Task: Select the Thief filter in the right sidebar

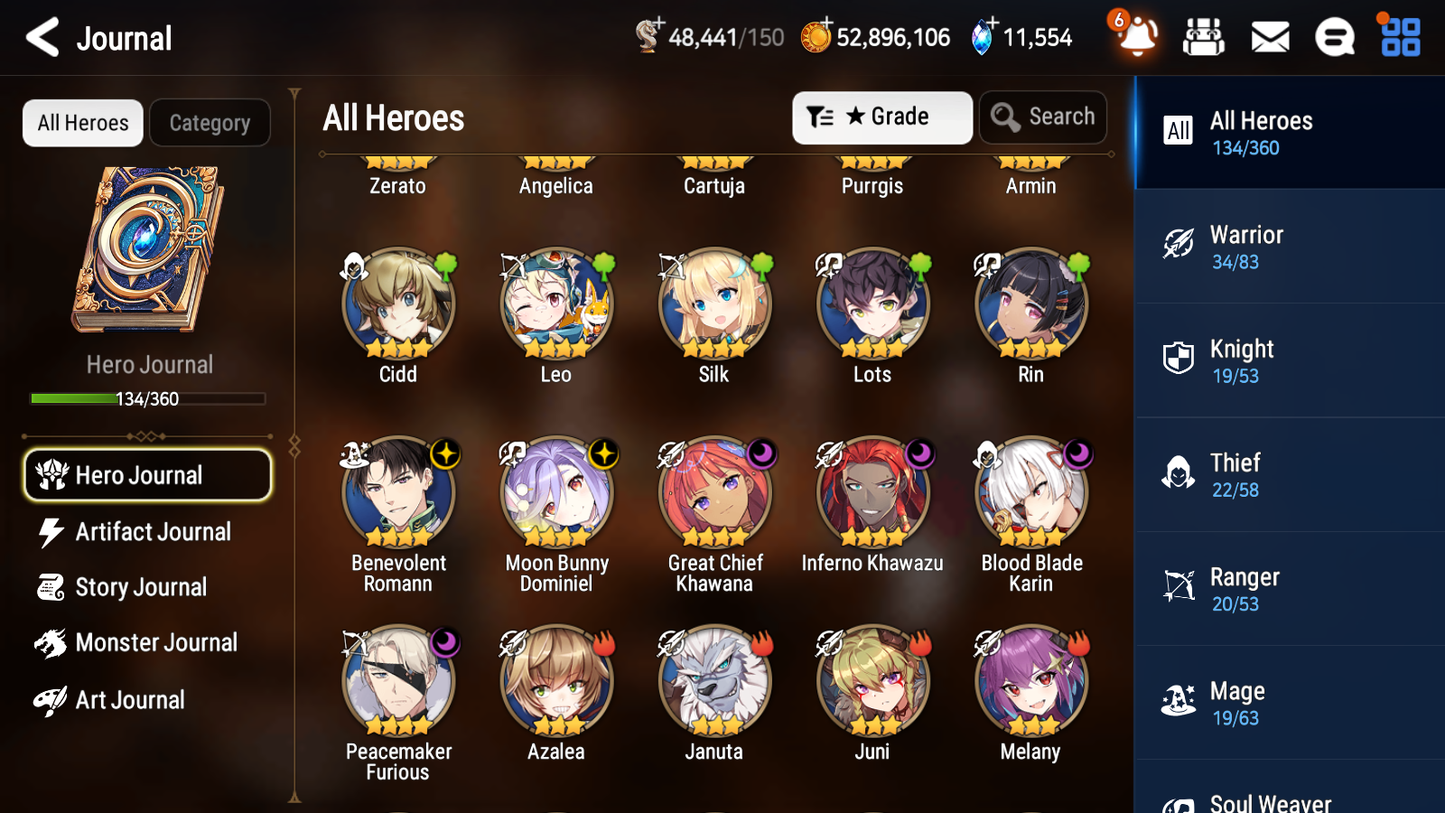Action: [x=1289, y=475]
